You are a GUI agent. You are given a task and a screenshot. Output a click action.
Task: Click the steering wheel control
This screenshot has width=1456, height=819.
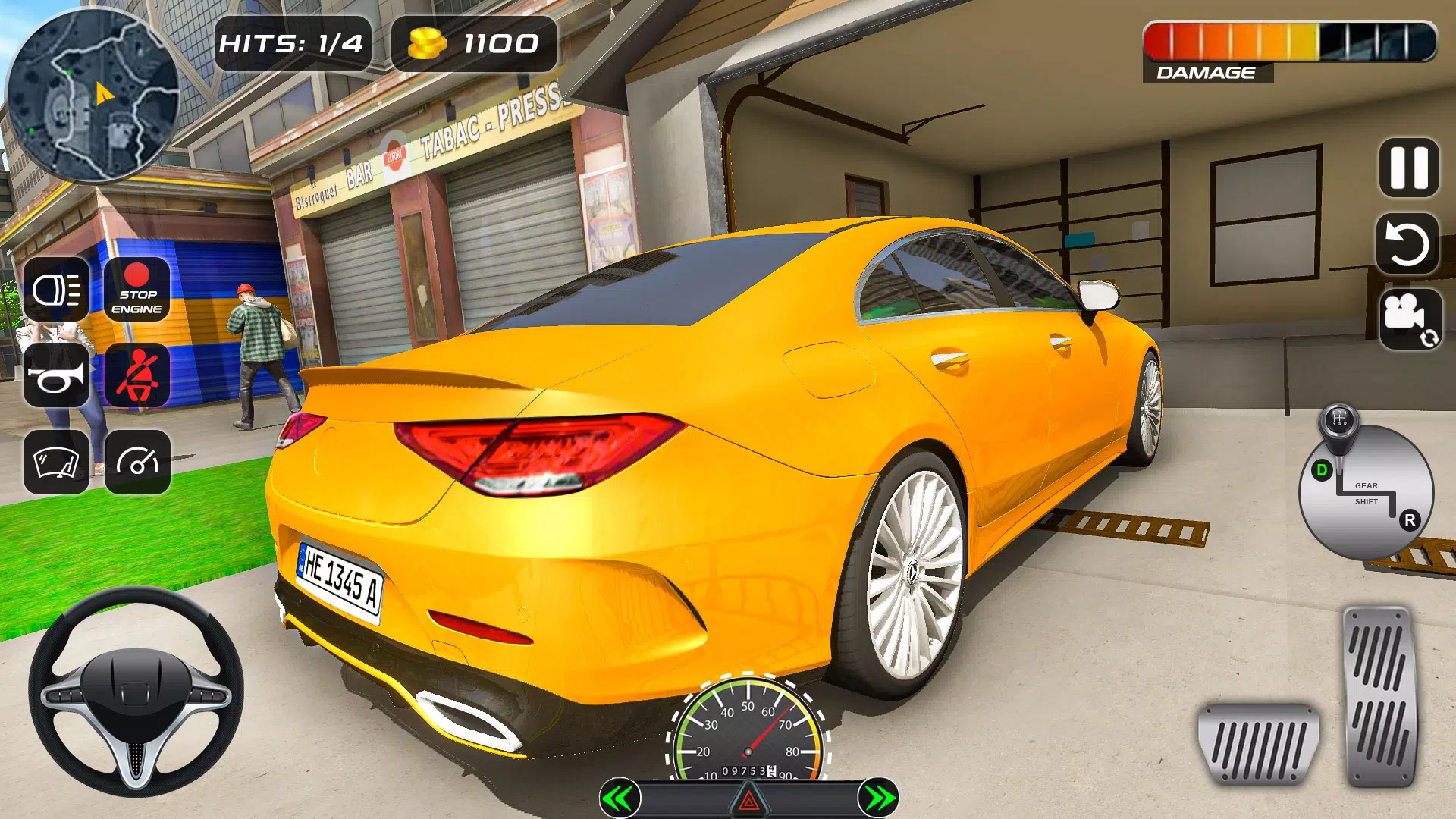point(136,691)
